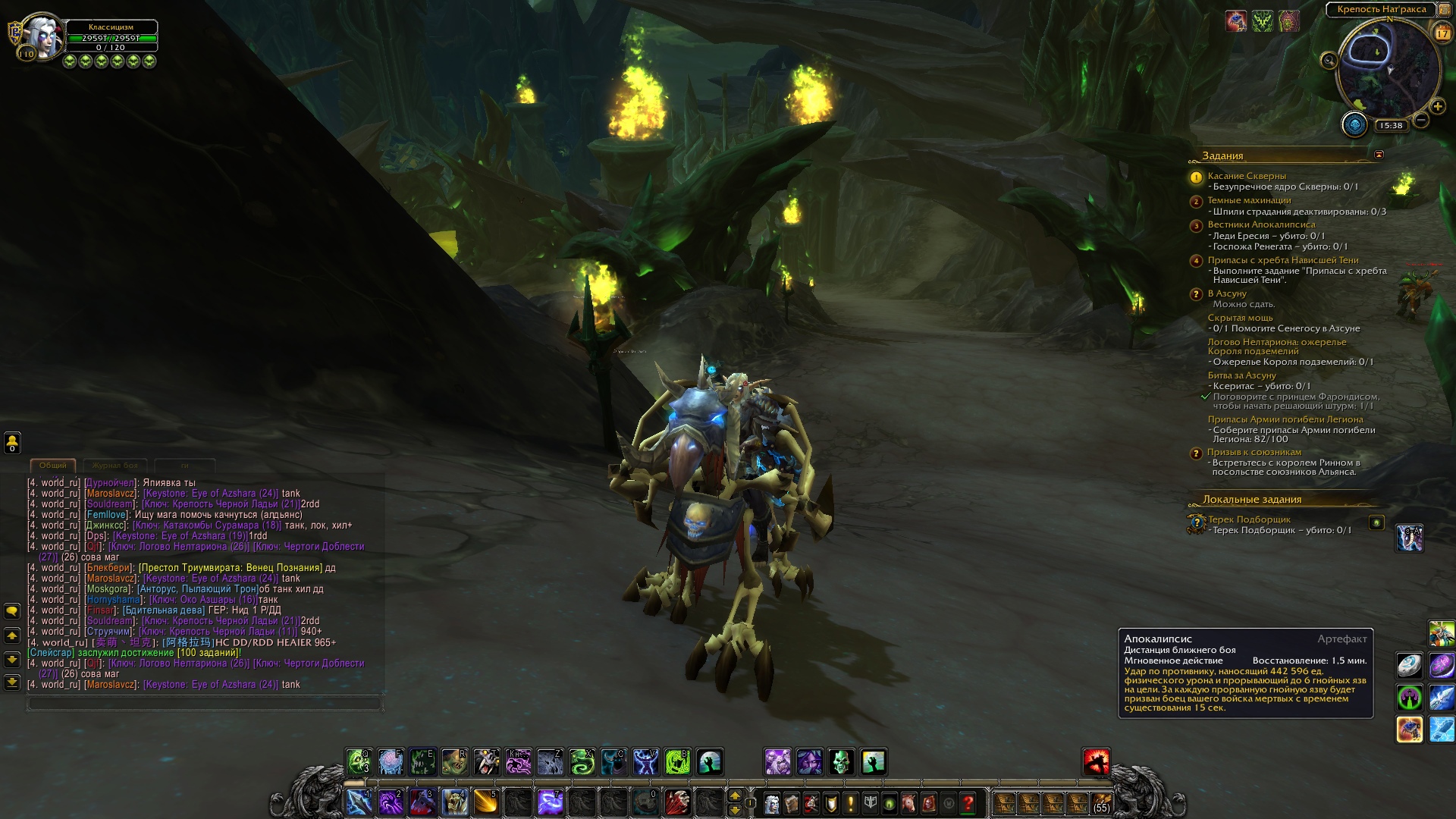
Task: Select the Терек Подборщик world quest
Action: point(1248,519)
